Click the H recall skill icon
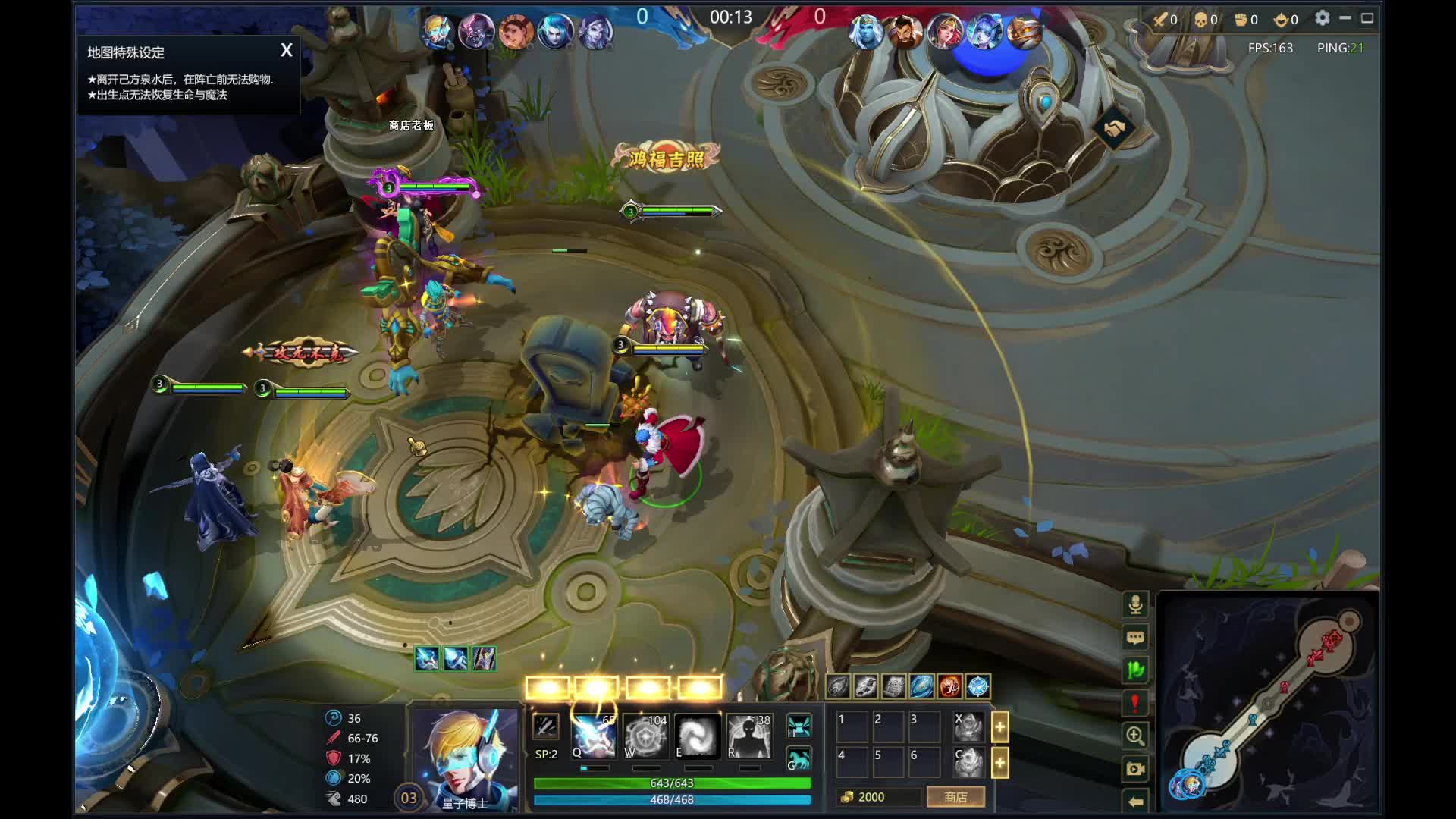 click(x=799, y=726)
